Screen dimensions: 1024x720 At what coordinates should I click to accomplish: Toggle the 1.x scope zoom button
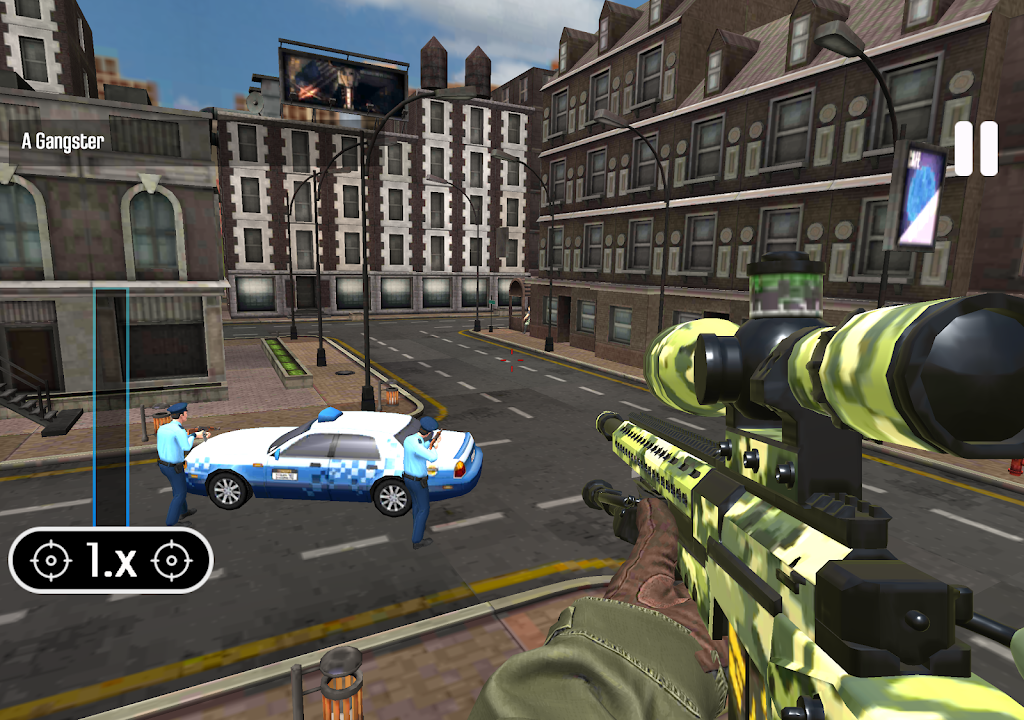[x=111, y=560]
